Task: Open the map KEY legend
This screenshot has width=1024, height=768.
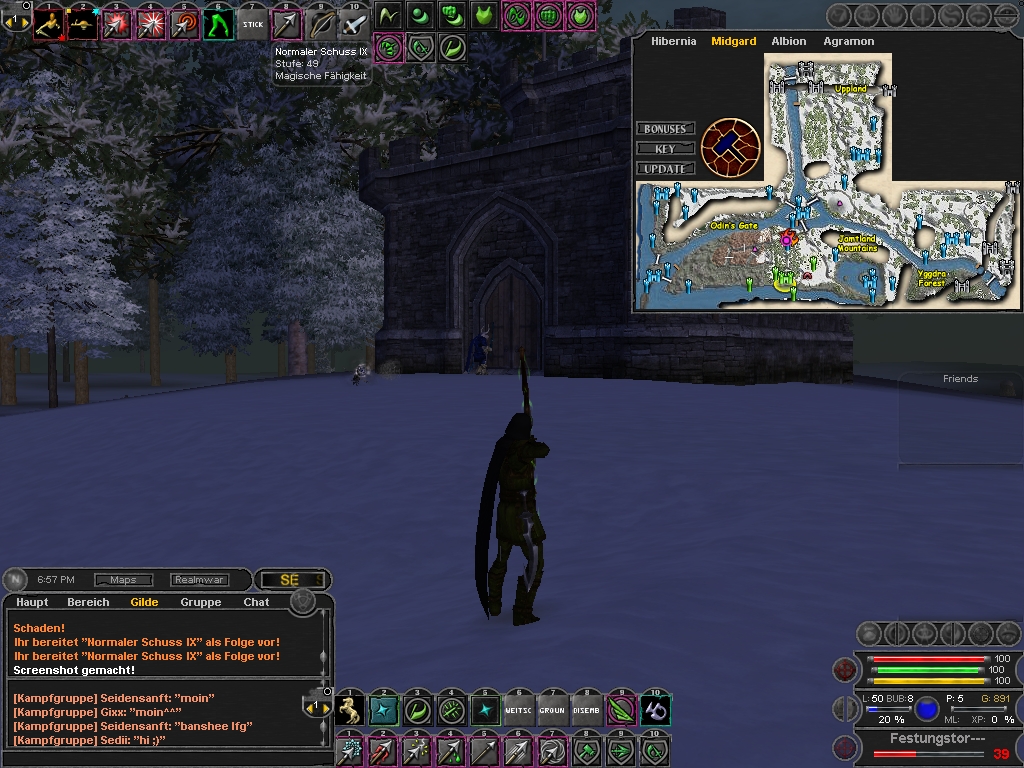Action: [665, 149]
